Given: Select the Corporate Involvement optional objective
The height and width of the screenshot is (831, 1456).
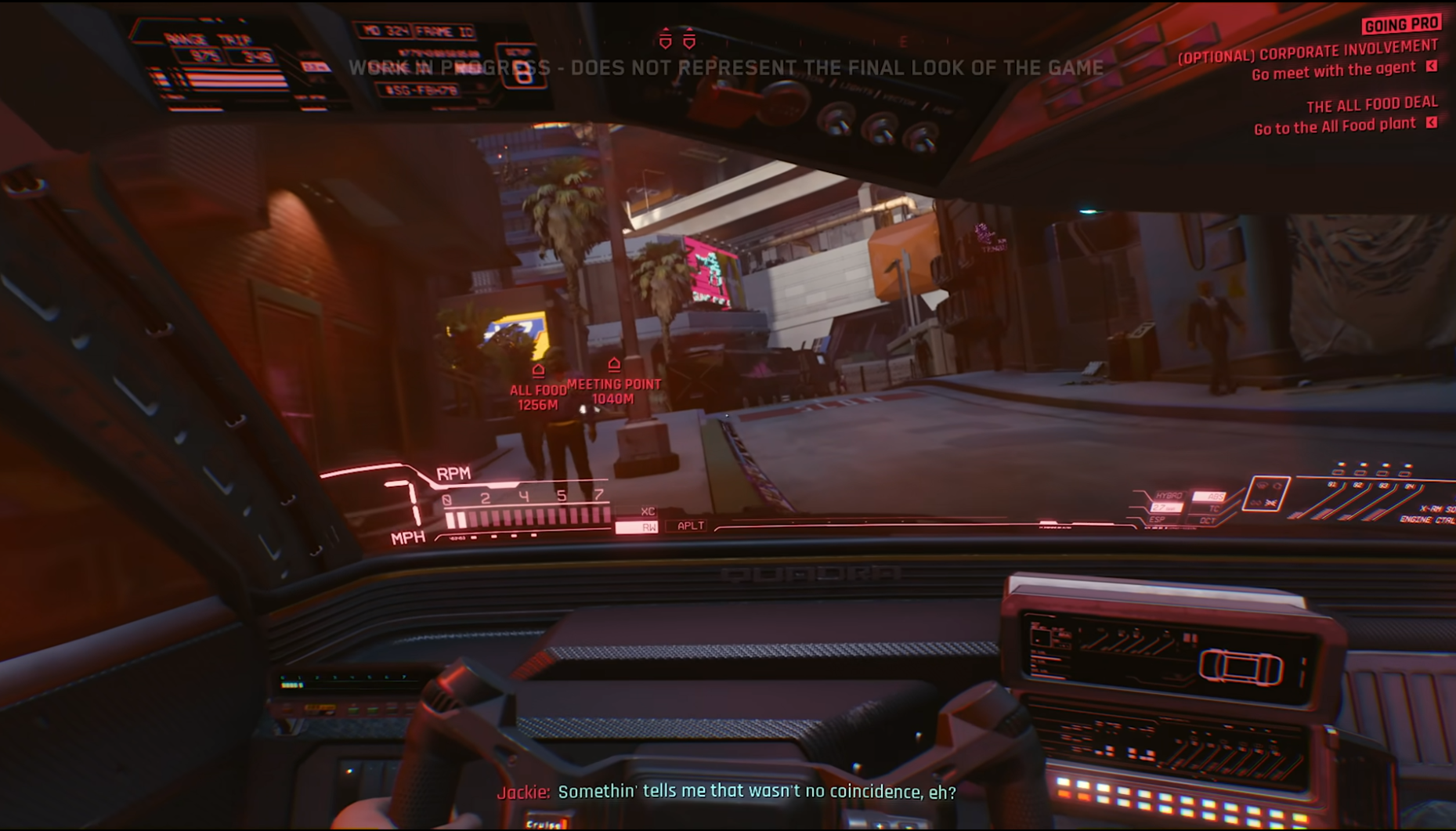Looking at the screenshot, I should (x=1308, y=52).
